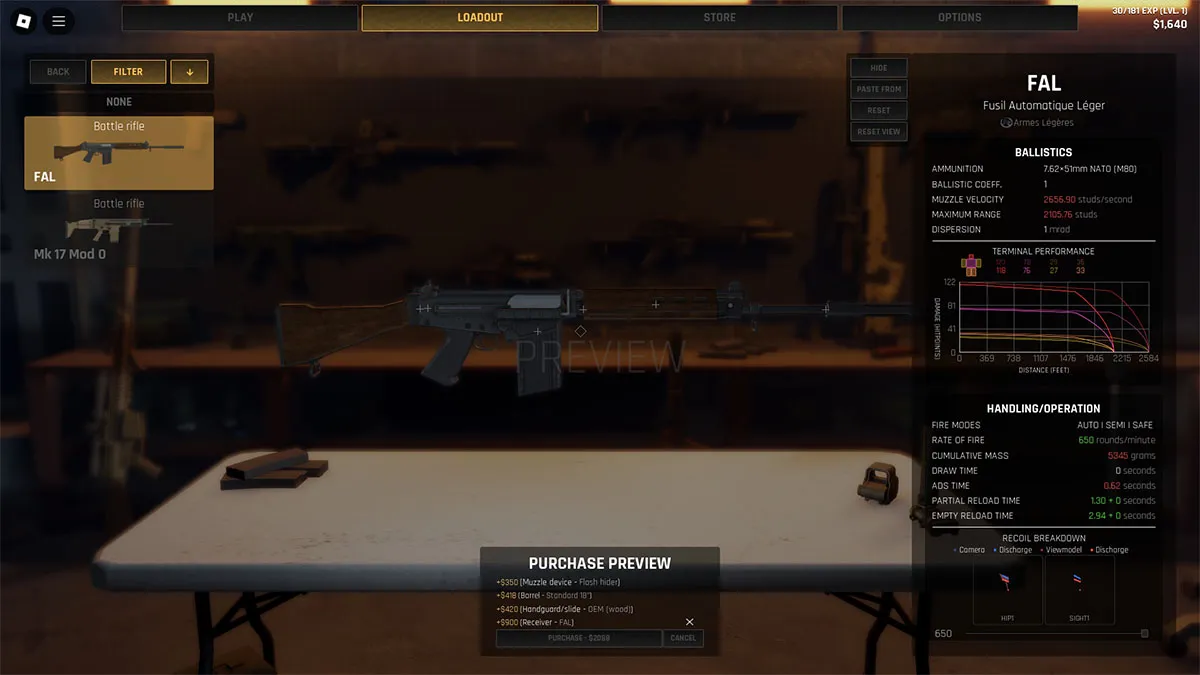Open the weapon Filter
The height and width of the screenshot is (675, 1200).
coord(128,72)
